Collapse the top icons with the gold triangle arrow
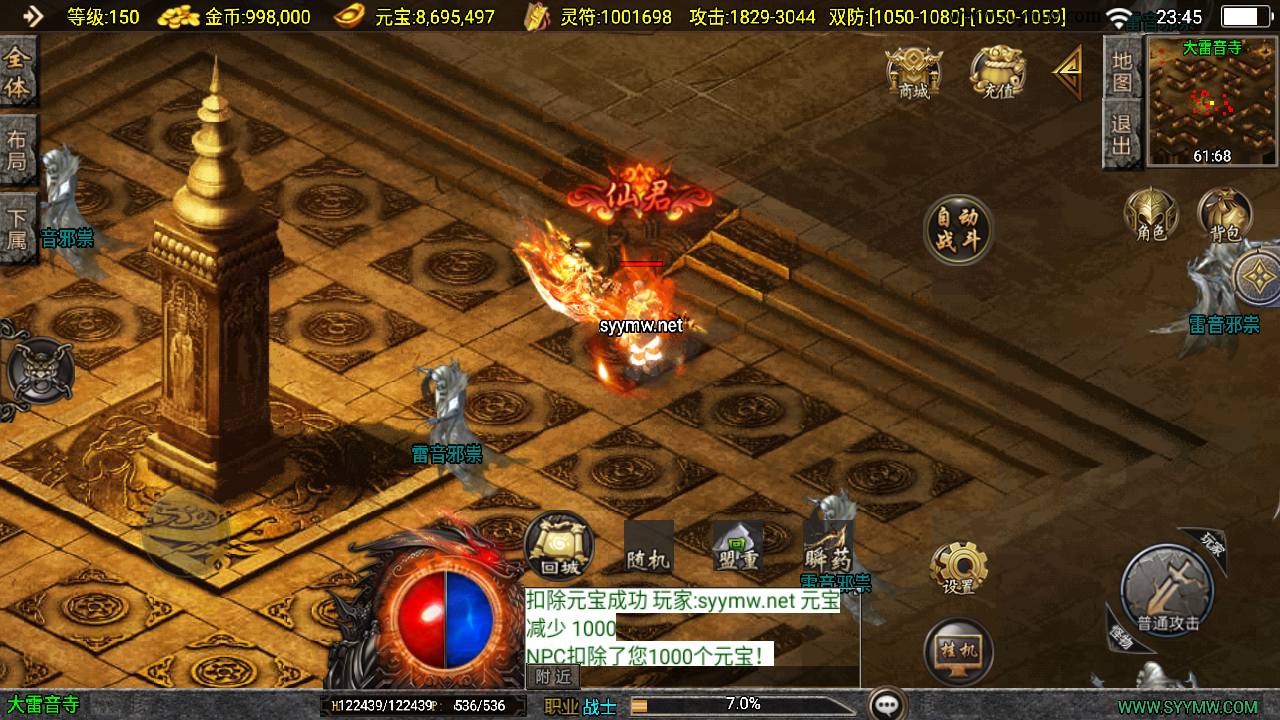 1067,72
